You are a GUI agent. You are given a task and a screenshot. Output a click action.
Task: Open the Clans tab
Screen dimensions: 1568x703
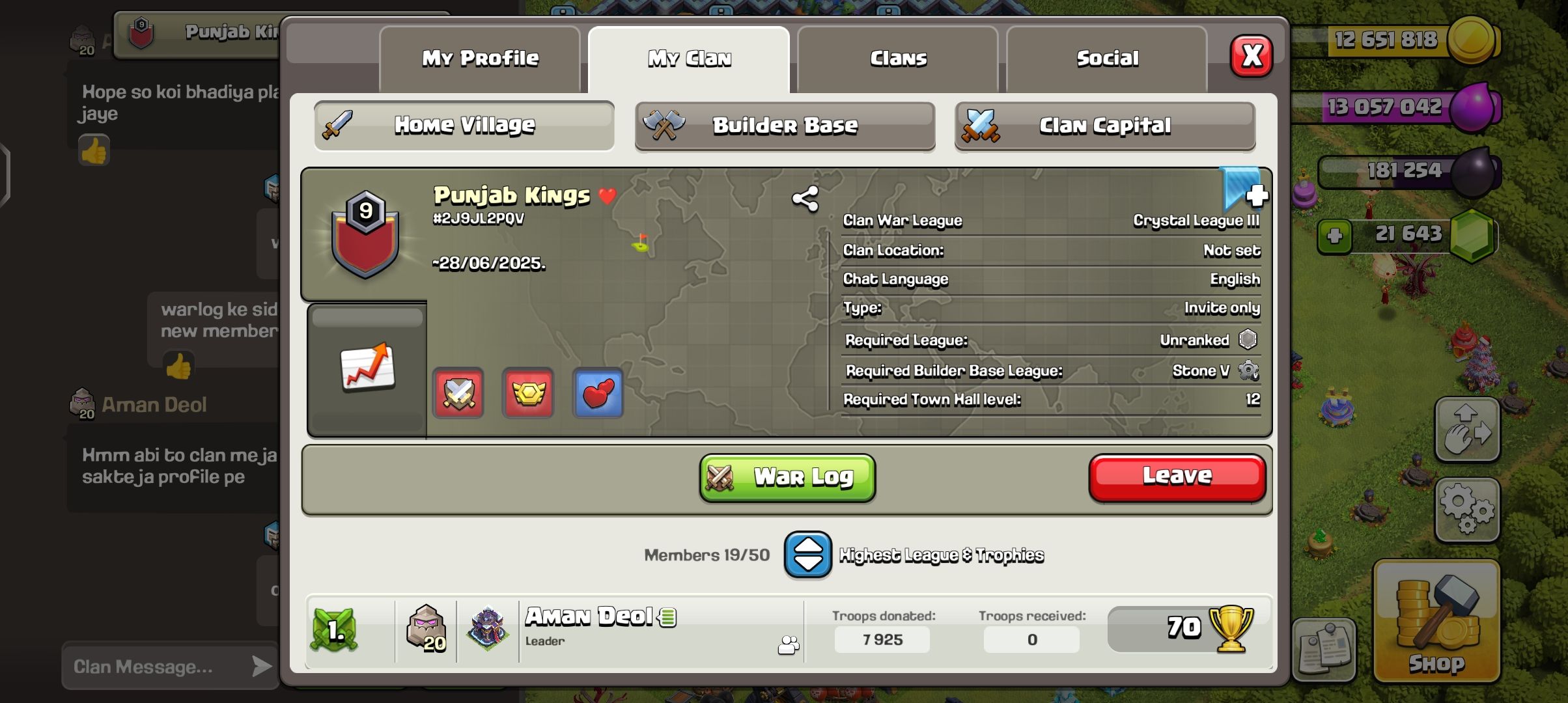tap(898, 59)
